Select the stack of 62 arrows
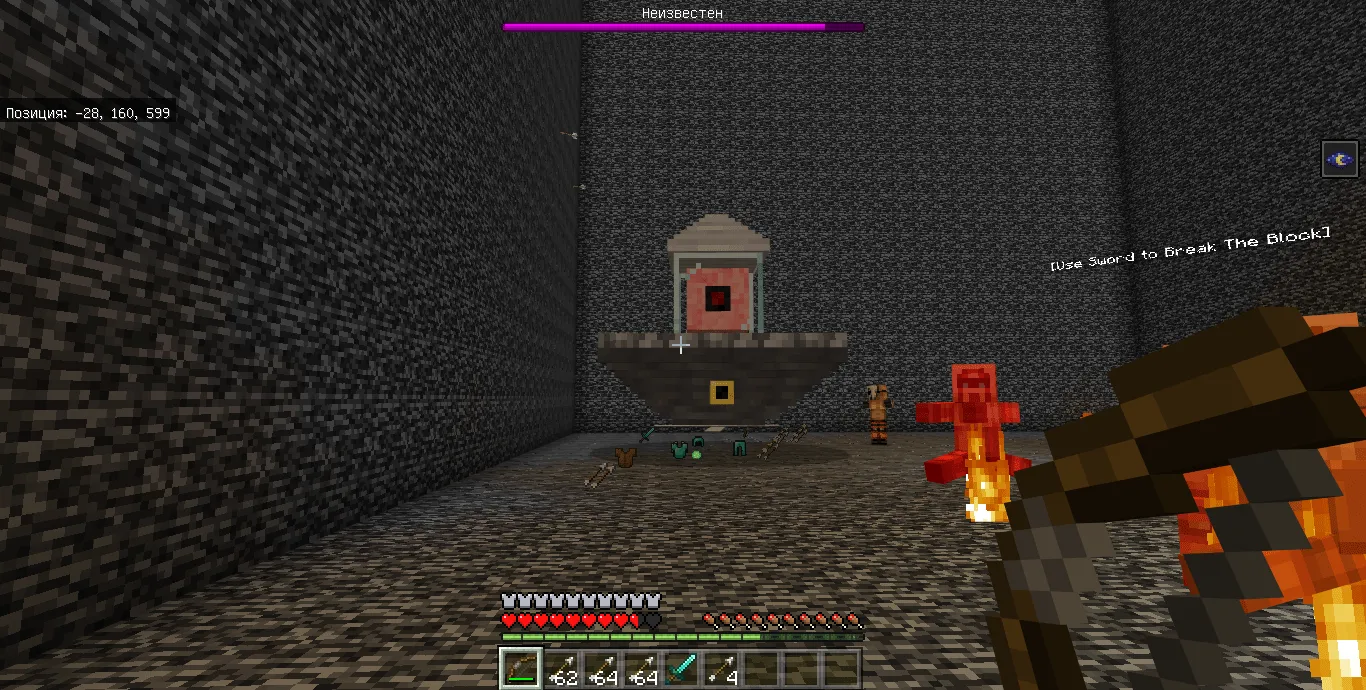The image size is (1366, 690). click(x=561, y=668)
